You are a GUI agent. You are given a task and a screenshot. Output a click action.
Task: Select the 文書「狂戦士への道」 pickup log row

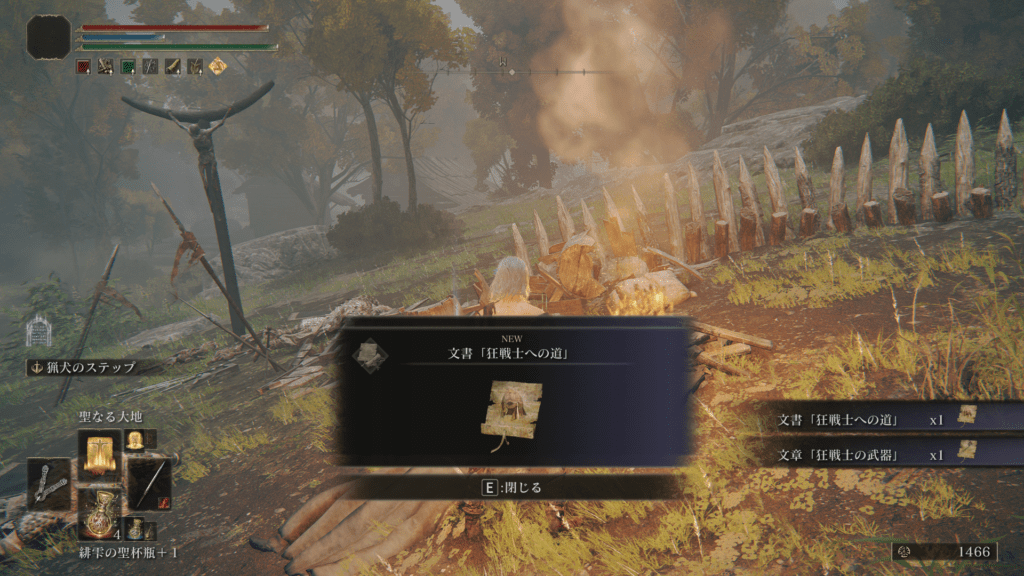pos(880,420)
